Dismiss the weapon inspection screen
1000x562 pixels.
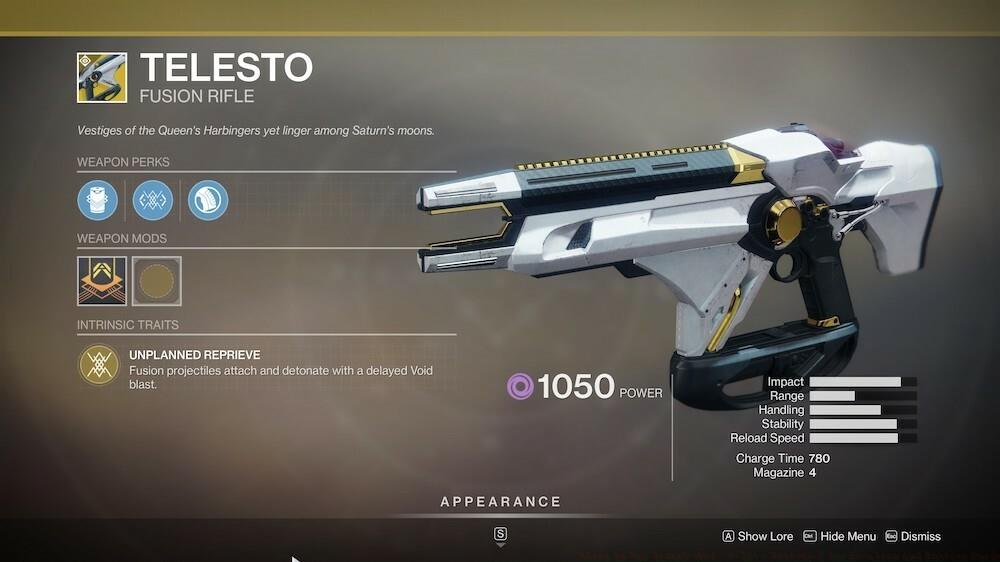913,537
